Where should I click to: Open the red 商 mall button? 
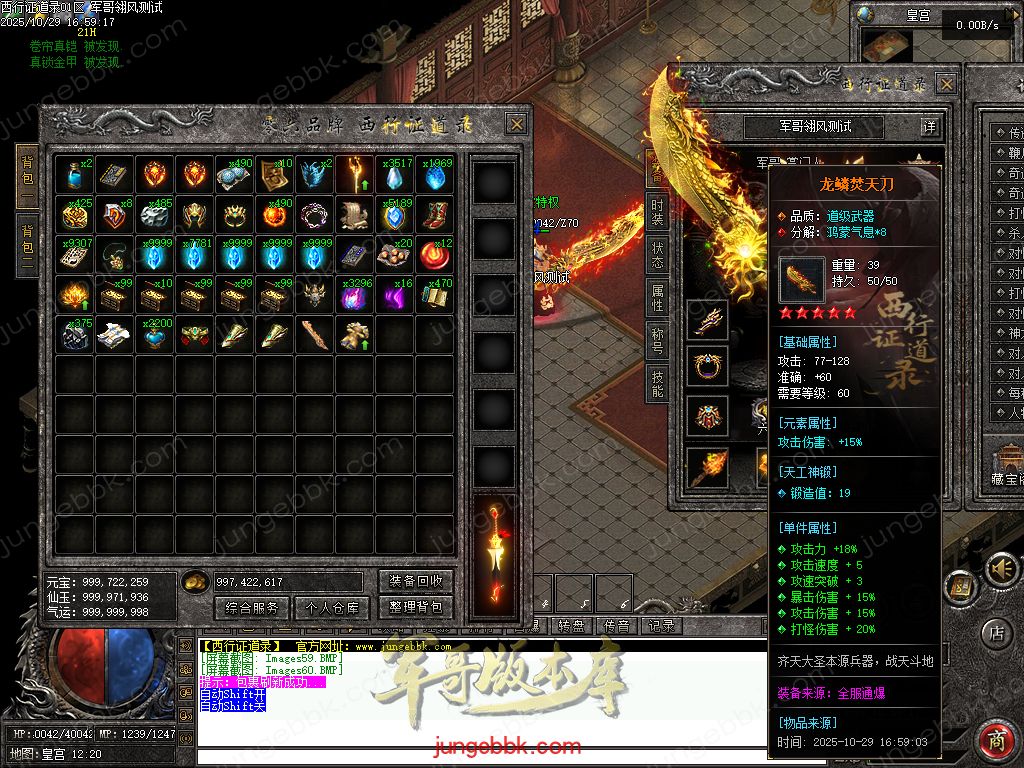[x=995, y=739]
